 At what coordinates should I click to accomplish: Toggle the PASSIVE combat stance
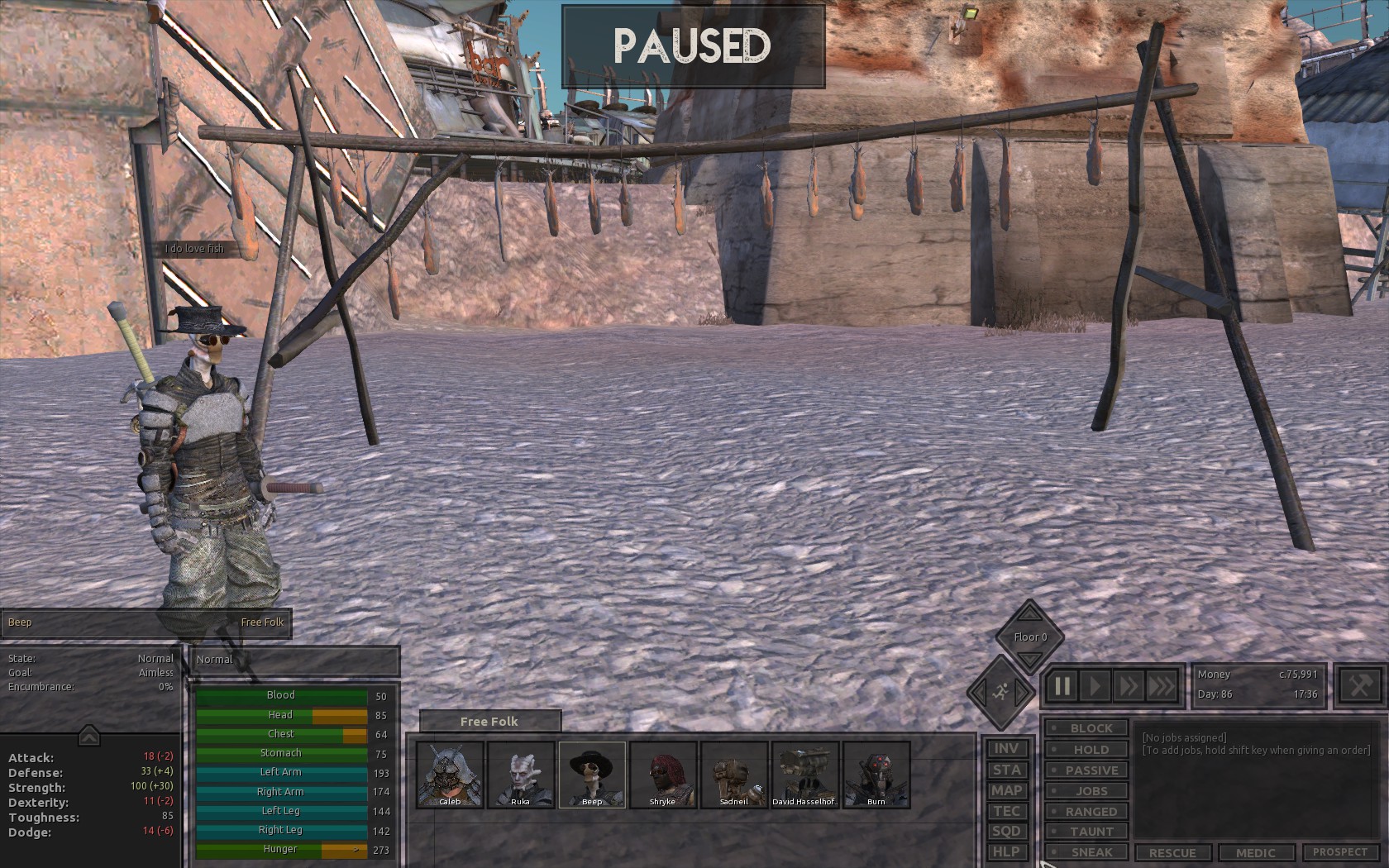1086,770
